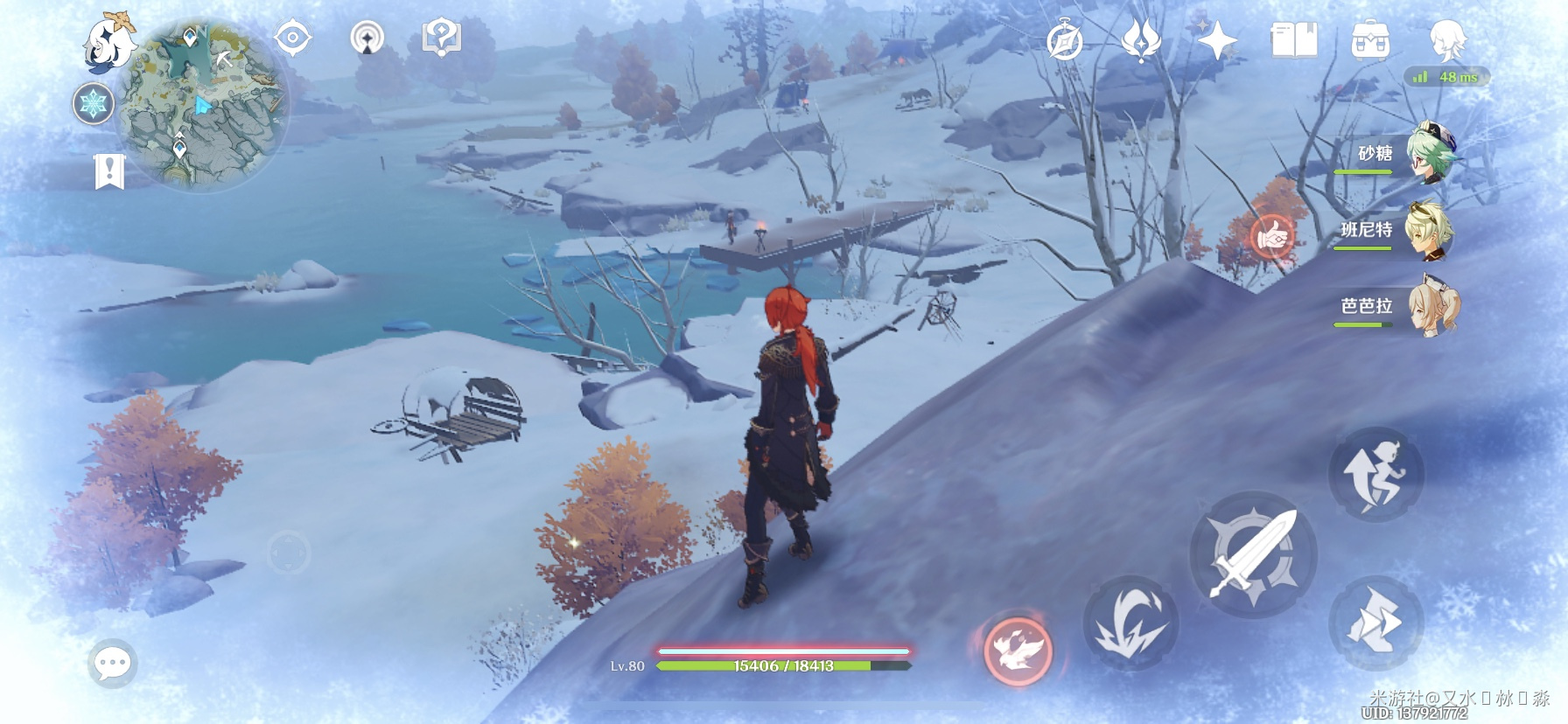
Task: Unleash the glowing phoenix elemental burst
Action: coord(1017,649)
